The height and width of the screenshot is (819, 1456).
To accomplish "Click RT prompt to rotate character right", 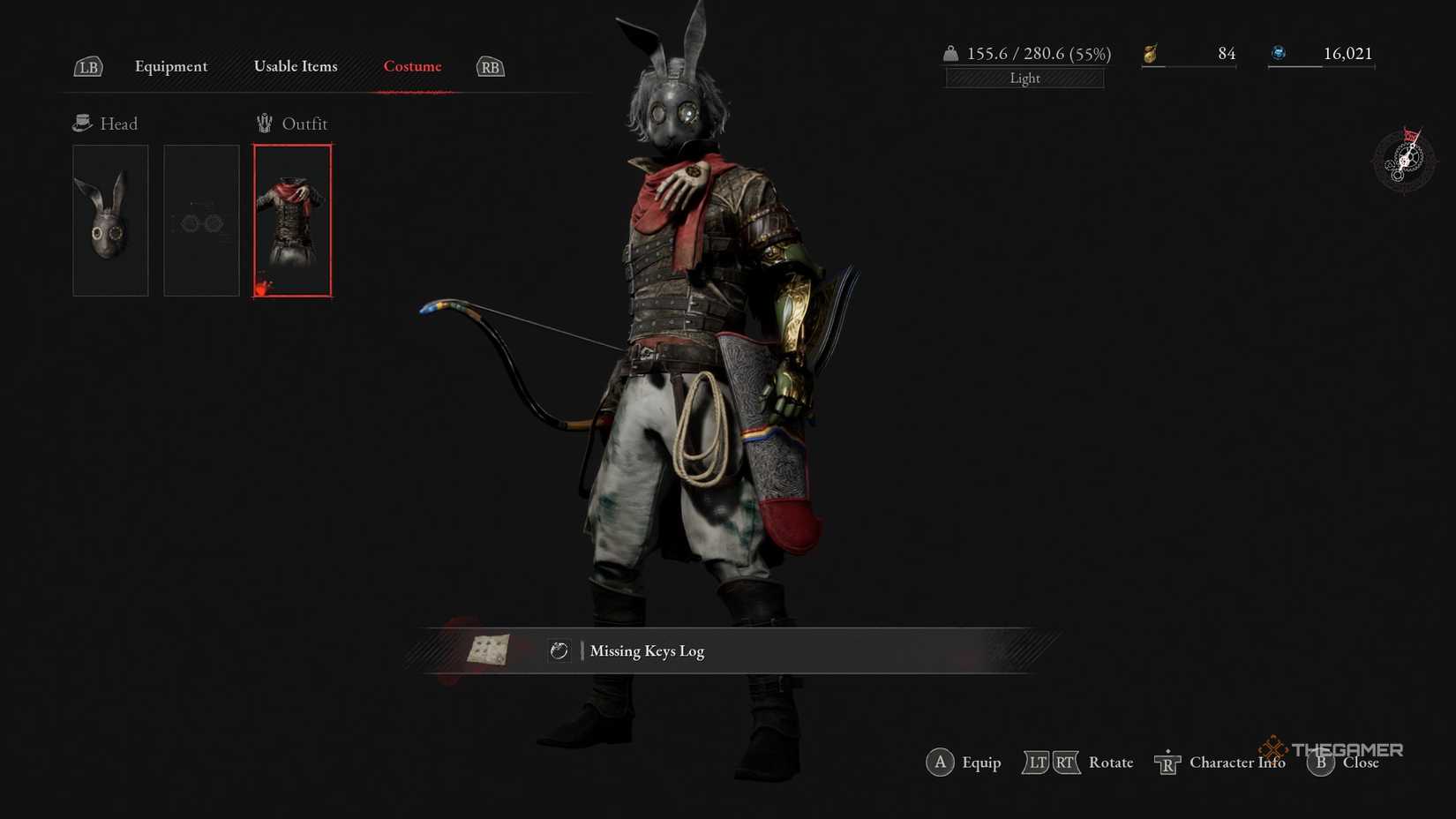I will click(1064, 762).
